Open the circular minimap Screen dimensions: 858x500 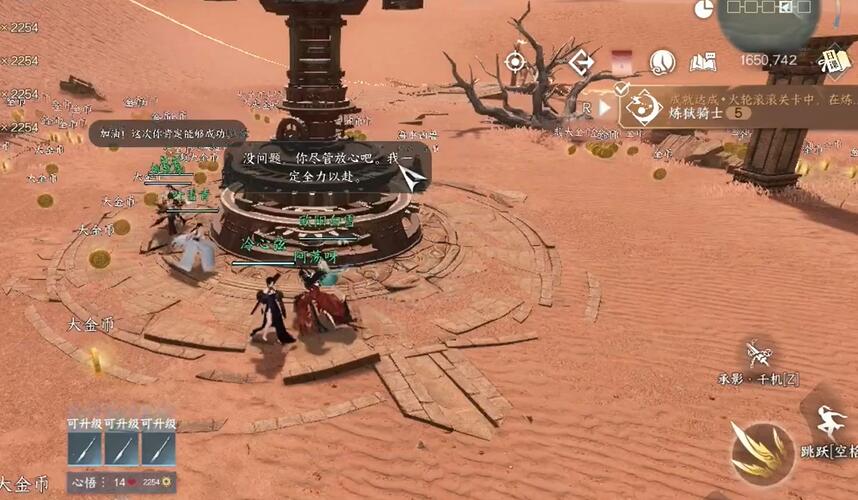[769, 20]
